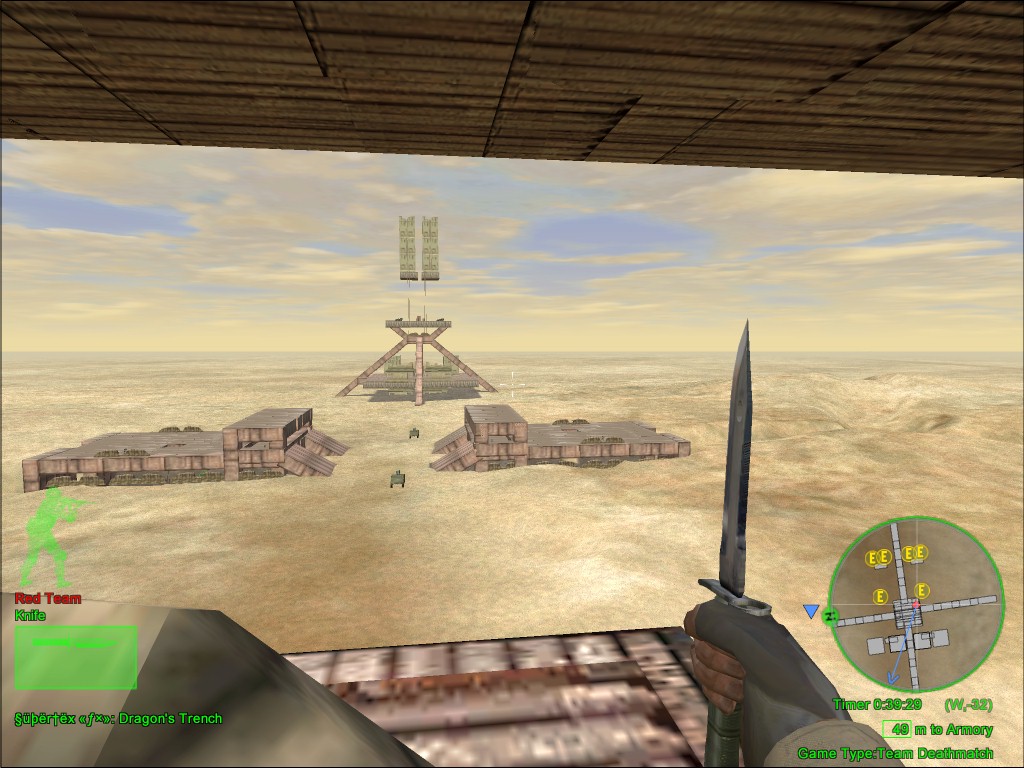1024x768 pixels.
Task: Click the circular minimap radar
Action: pos(916,604)
